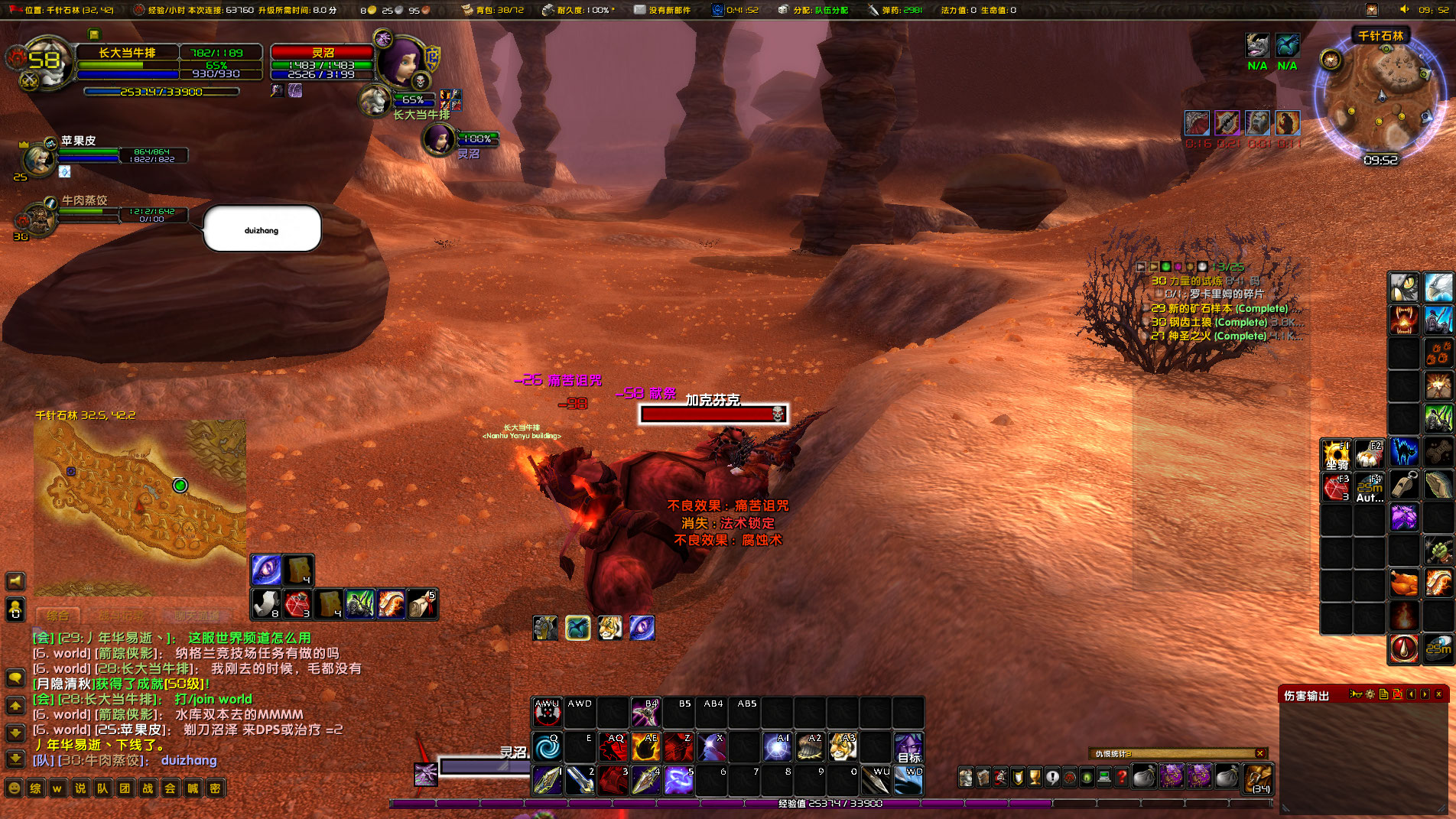Select the golden trophy achievements micro button

pyautogui.click(x=1036, y=776)
